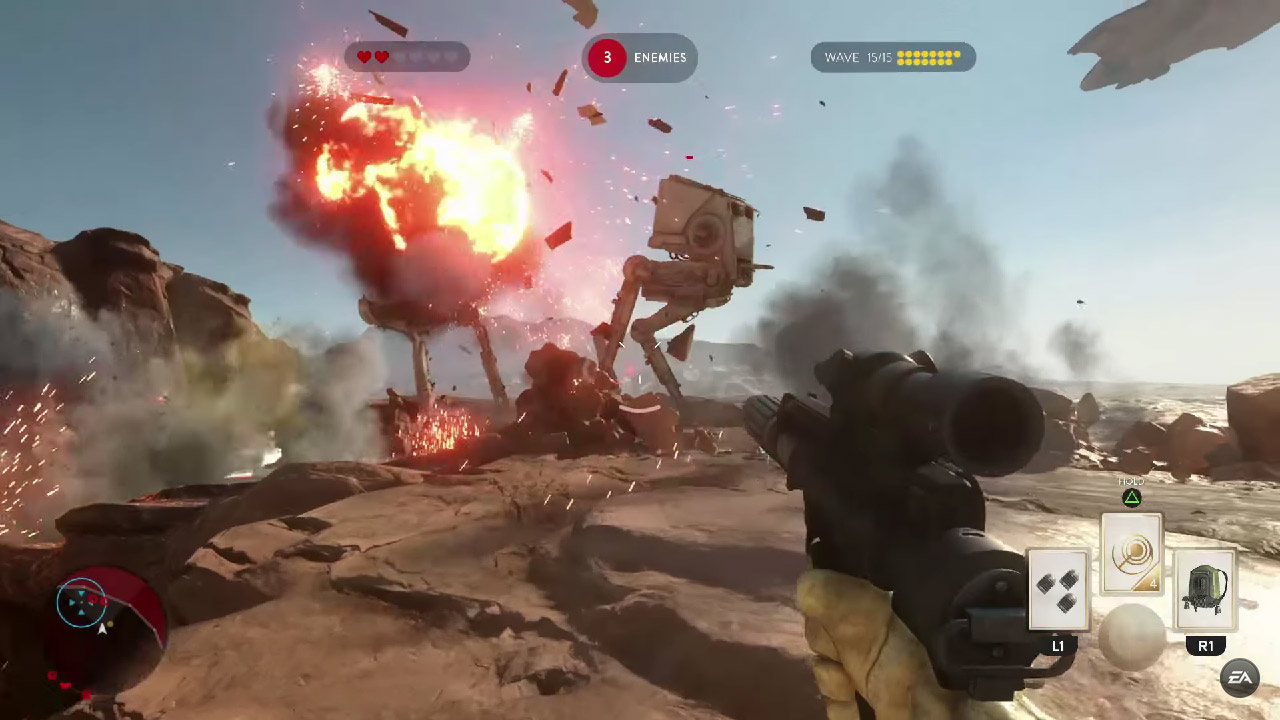Expand the WAVE 15/15 indicator
1280x720 pixels.
[x=893, y=57]
